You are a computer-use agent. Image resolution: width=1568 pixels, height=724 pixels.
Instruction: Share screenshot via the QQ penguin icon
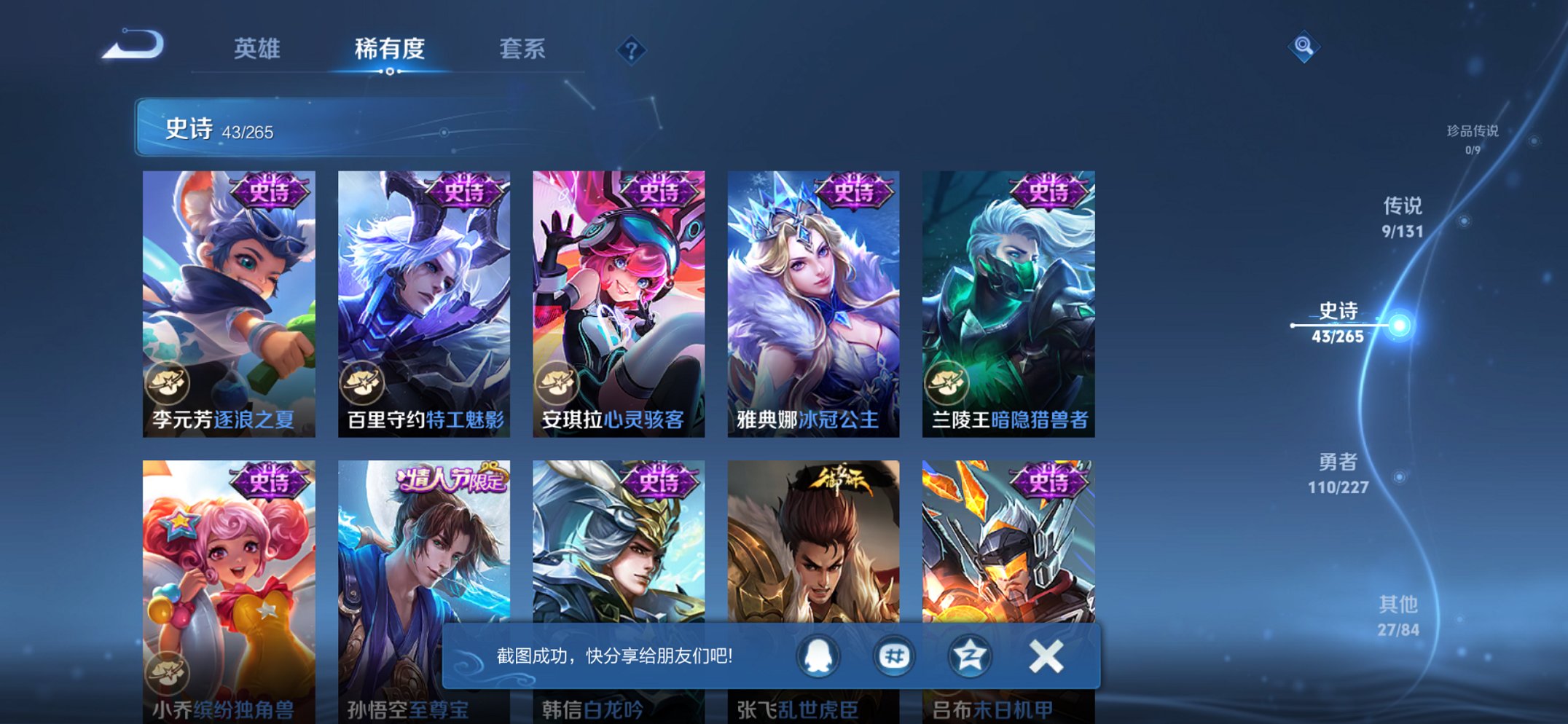coord(818,655)
